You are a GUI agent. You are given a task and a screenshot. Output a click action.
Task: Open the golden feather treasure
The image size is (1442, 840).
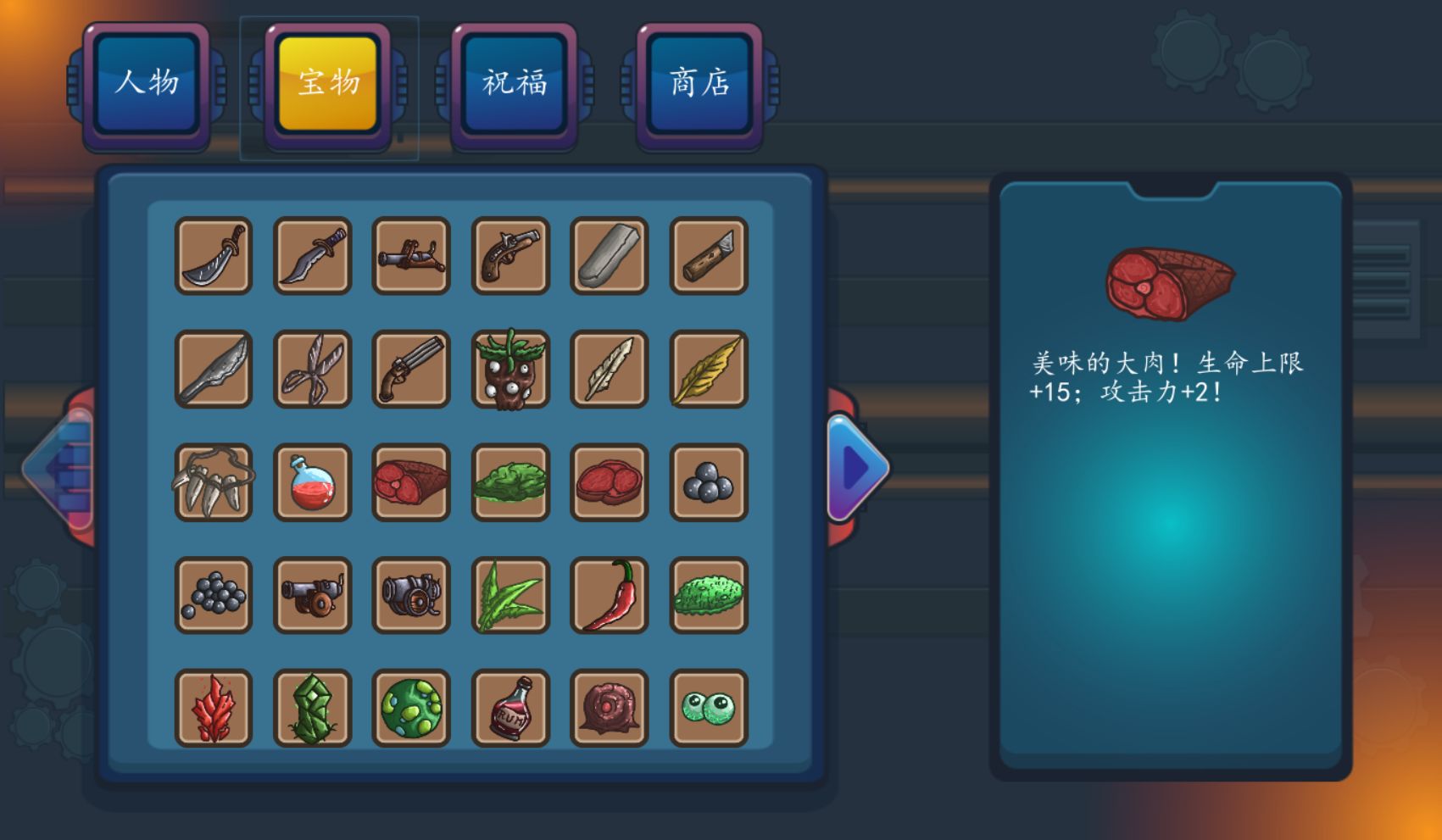(708, 370)
